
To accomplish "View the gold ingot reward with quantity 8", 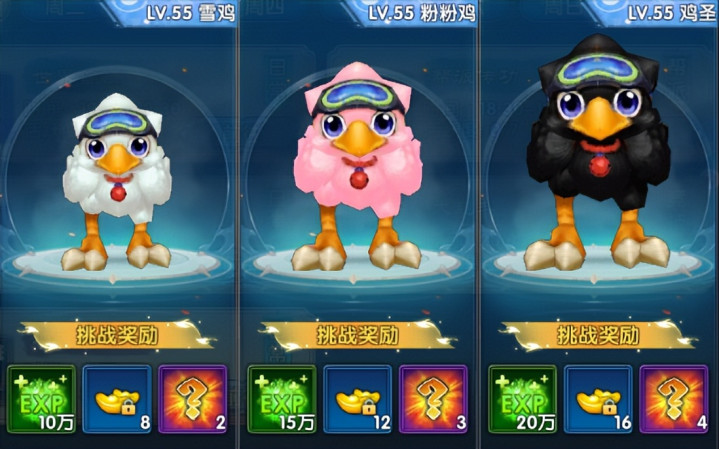I will pos(117,398).
